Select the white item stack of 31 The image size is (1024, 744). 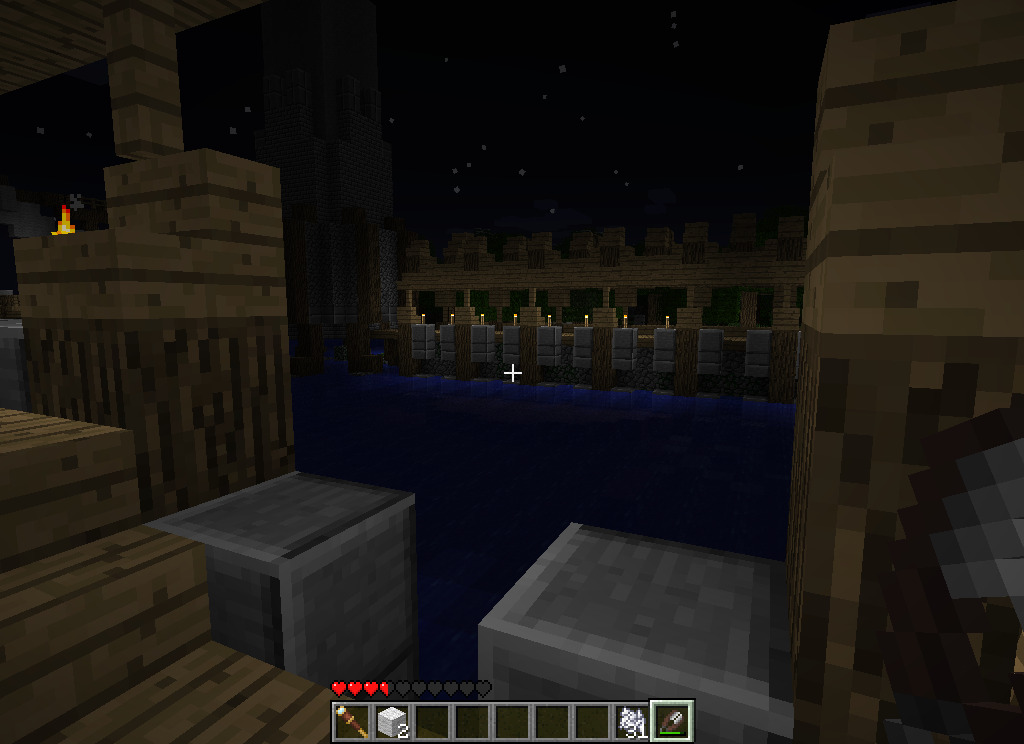point(632,721)
